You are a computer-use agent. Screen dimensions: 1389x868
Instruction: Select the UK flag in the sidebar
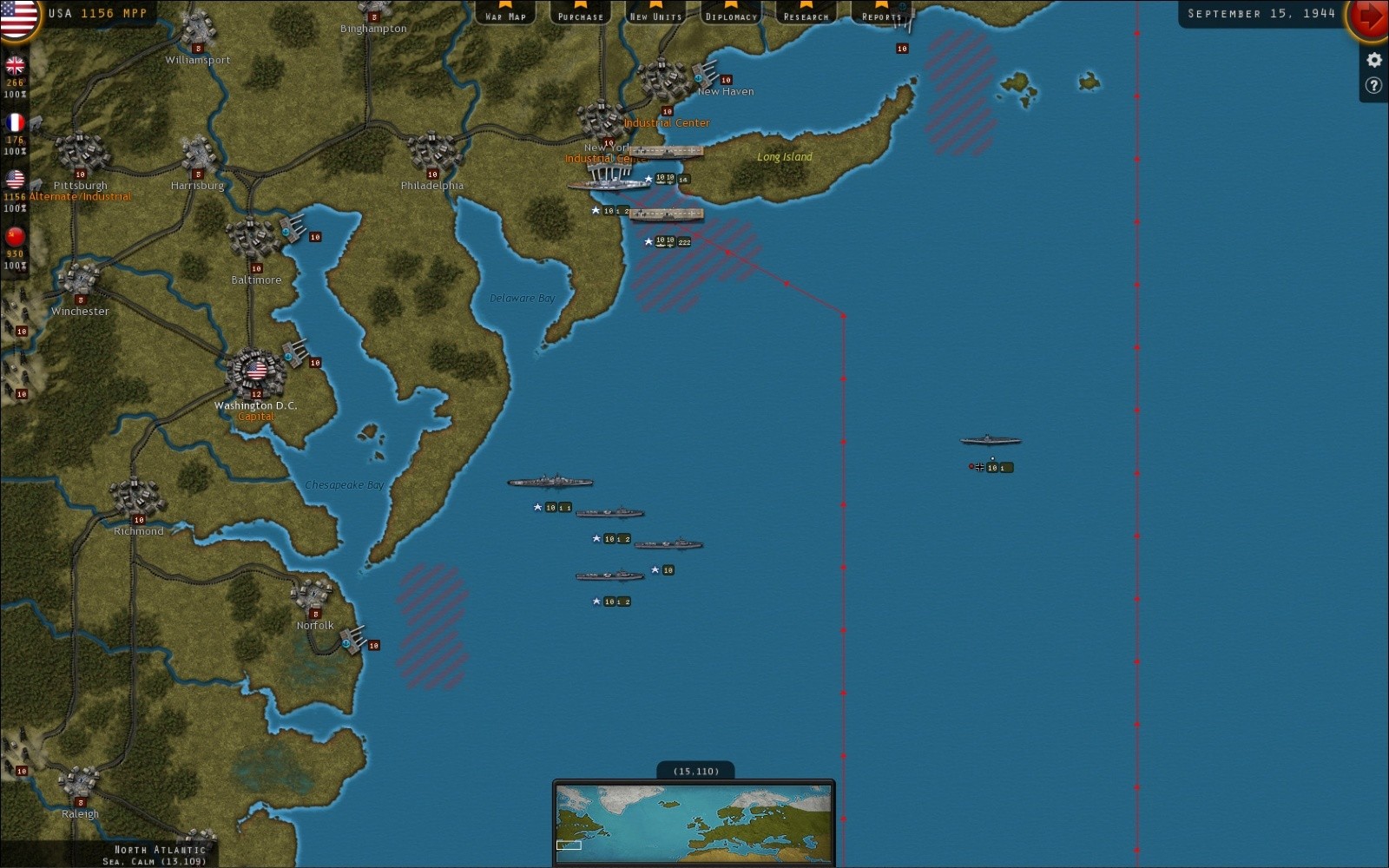pyautogui.click(x=15, y=65)
